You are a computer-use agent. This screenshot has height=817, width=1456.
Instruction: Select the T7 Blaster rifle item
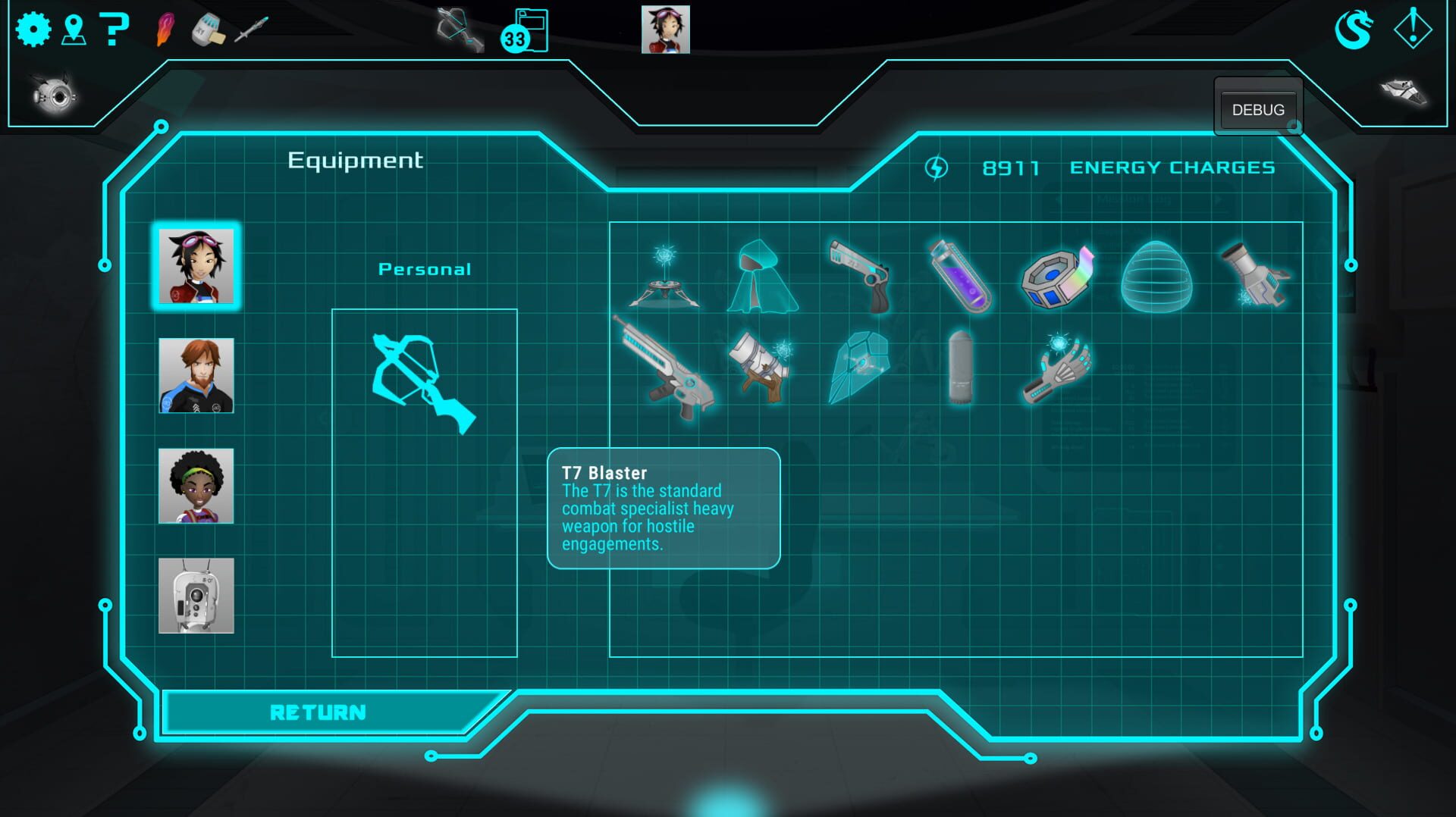point(665,368)
